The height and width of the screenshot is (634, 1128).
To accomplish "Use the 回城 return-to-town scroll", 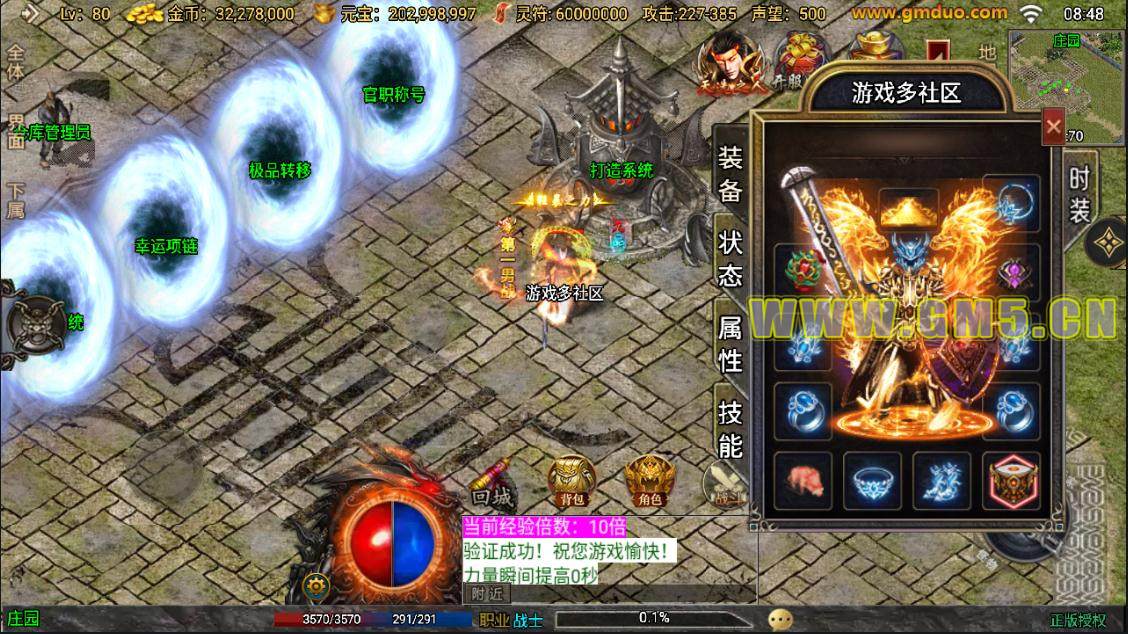I will tap(494, 480).
